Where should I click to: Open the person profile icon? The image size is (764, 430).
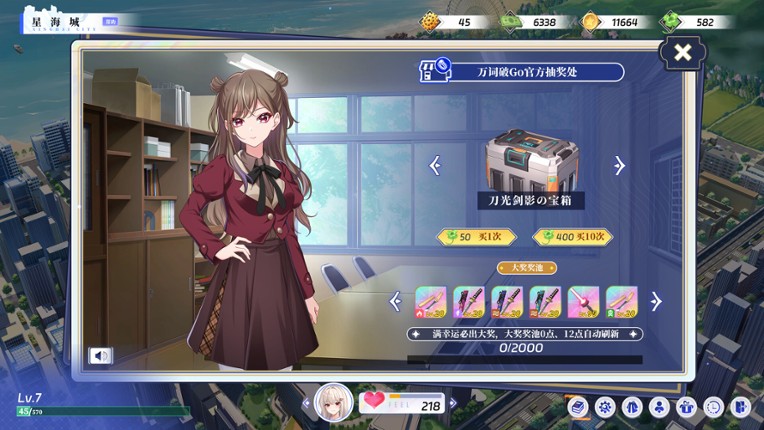pyautogui.click(x=659, y=407)
